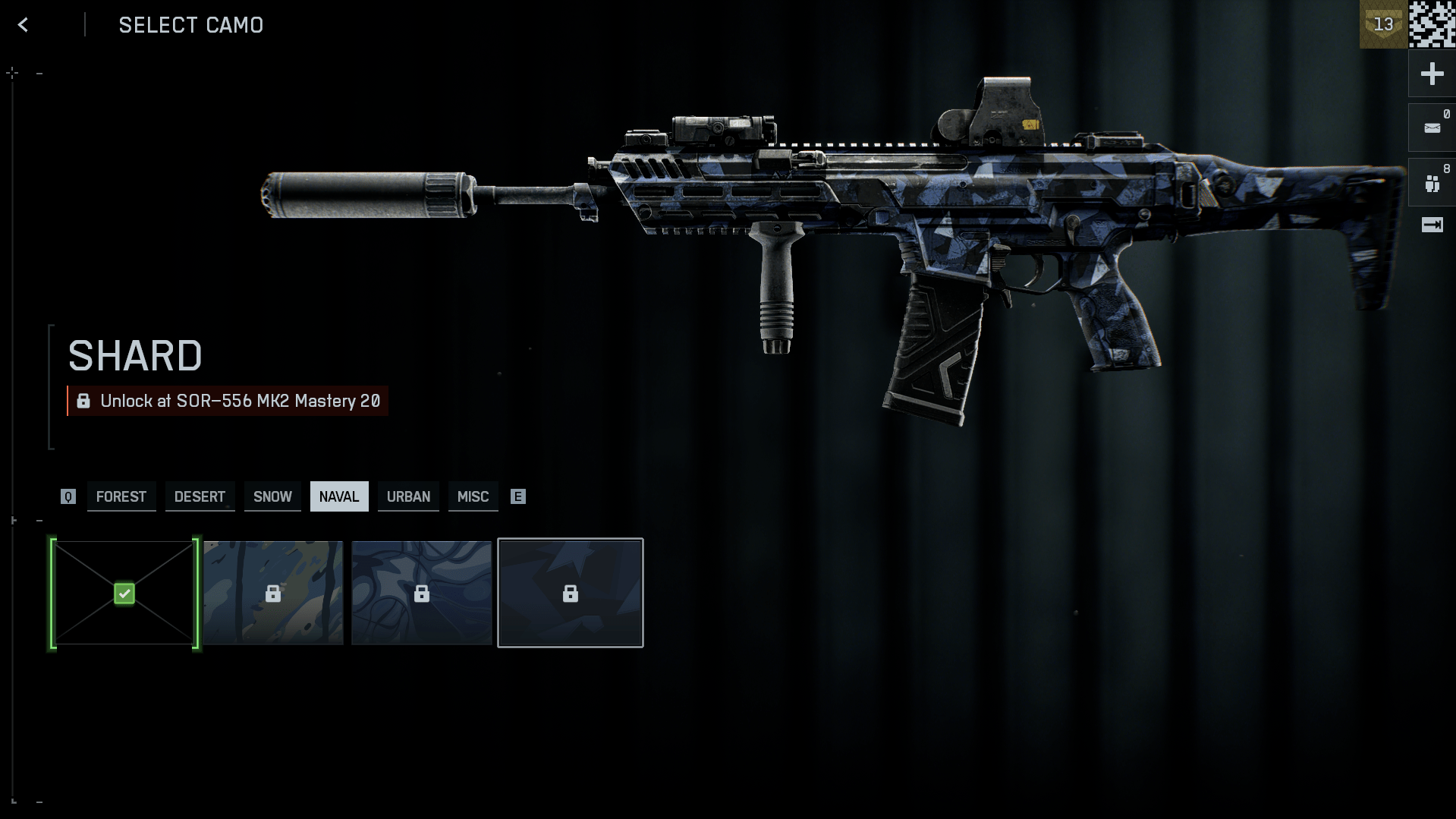Select the equipped no-camo tile
The image size is (1456, 819).
[x=124, y=593]
